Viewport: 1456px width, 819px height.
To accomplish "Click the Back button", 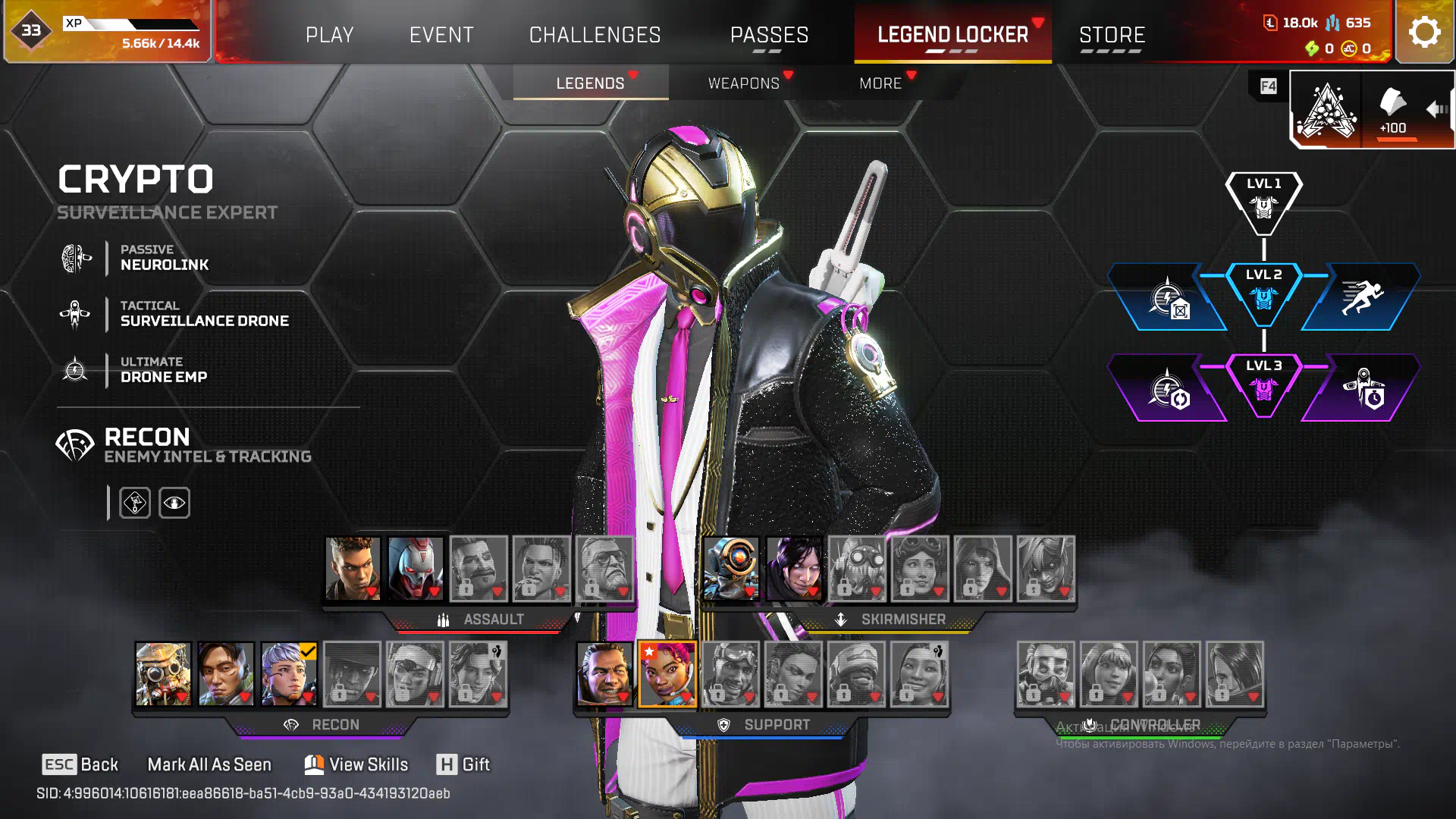I will click(x=80, y=764).
